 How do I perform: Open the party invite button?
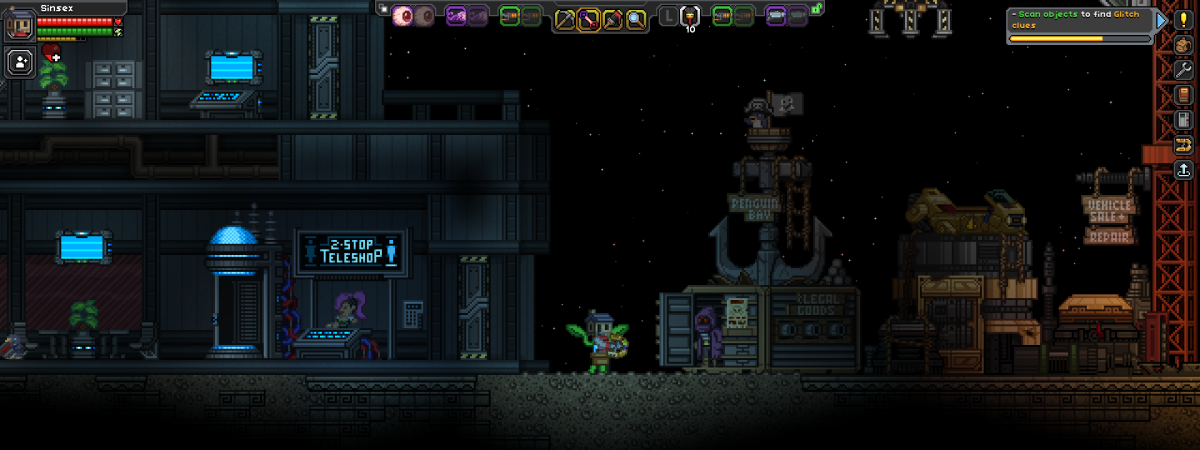point(20,62)
